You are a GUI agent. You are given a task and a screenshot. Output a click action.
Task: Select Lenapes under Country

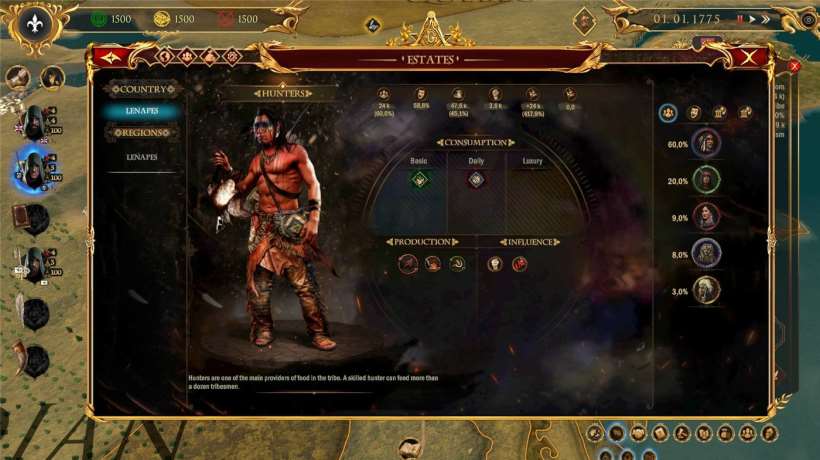coord(141,111)
